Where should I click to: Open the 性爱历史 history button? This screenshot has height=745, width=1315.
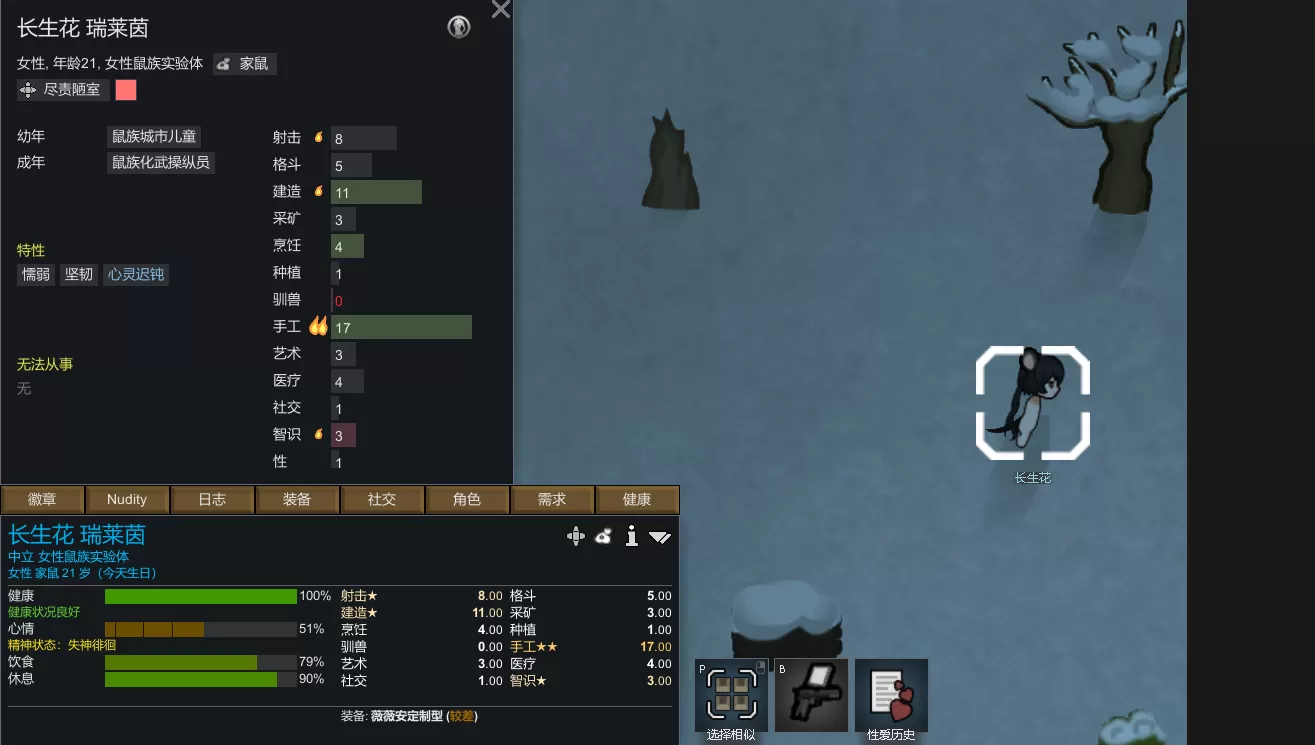tap(891, 695)
